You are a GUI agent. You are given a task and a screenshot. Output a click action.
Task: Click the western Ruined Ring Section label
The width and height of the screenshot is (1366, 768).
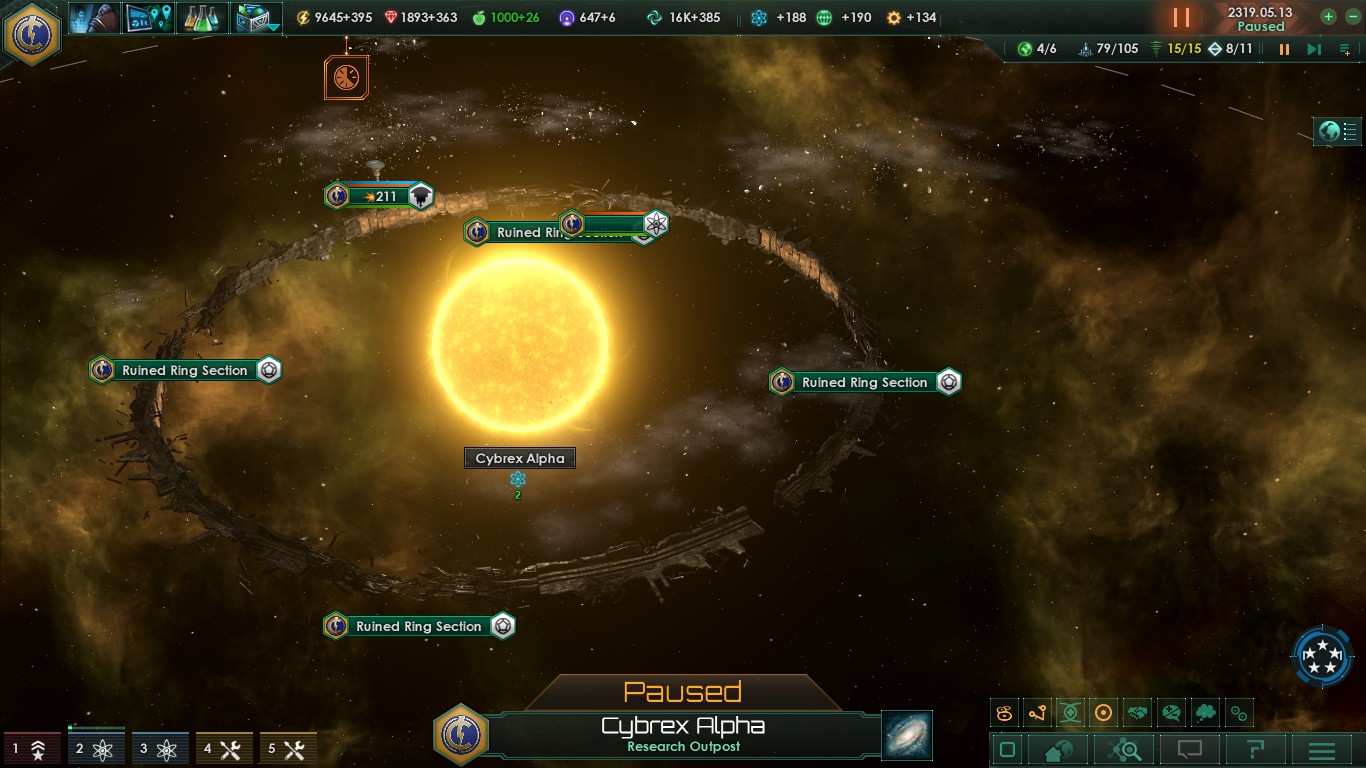pyautogui.click(x=183, y=370)
